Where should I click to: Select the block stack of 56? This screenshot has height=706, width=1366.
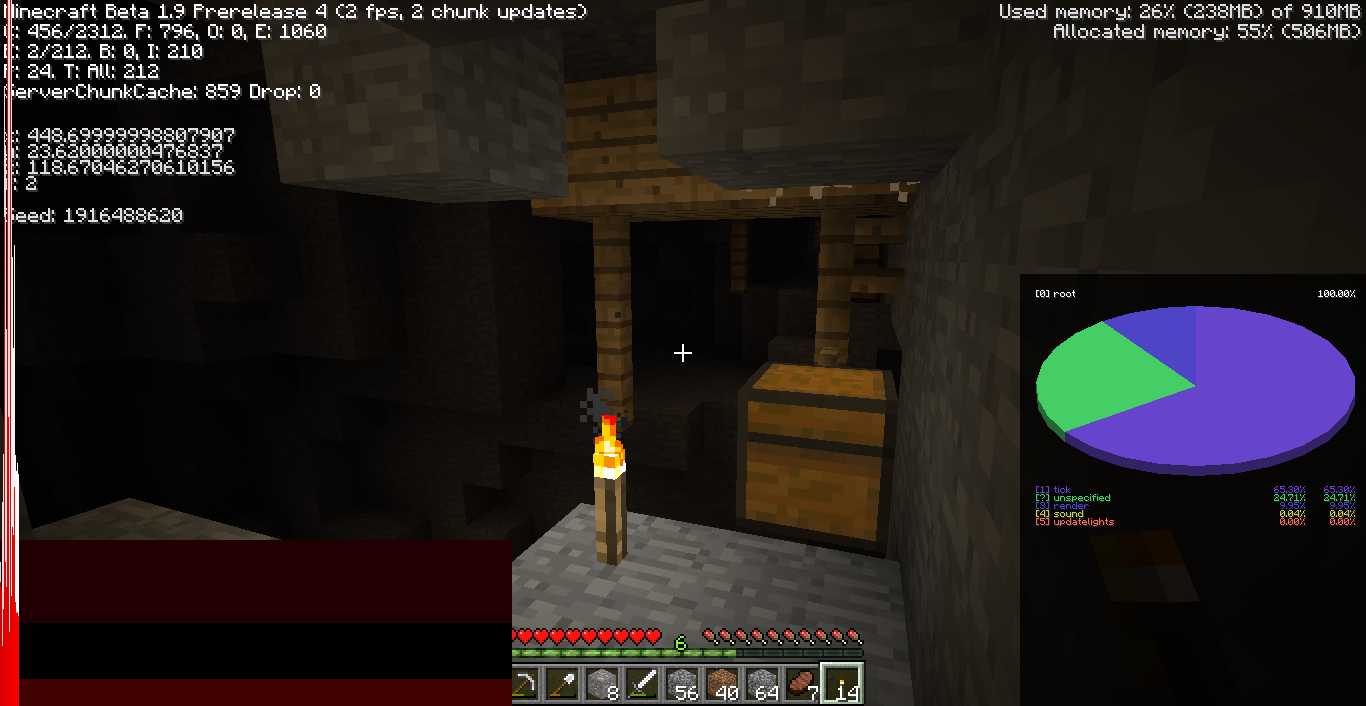(x=682, y=684)
